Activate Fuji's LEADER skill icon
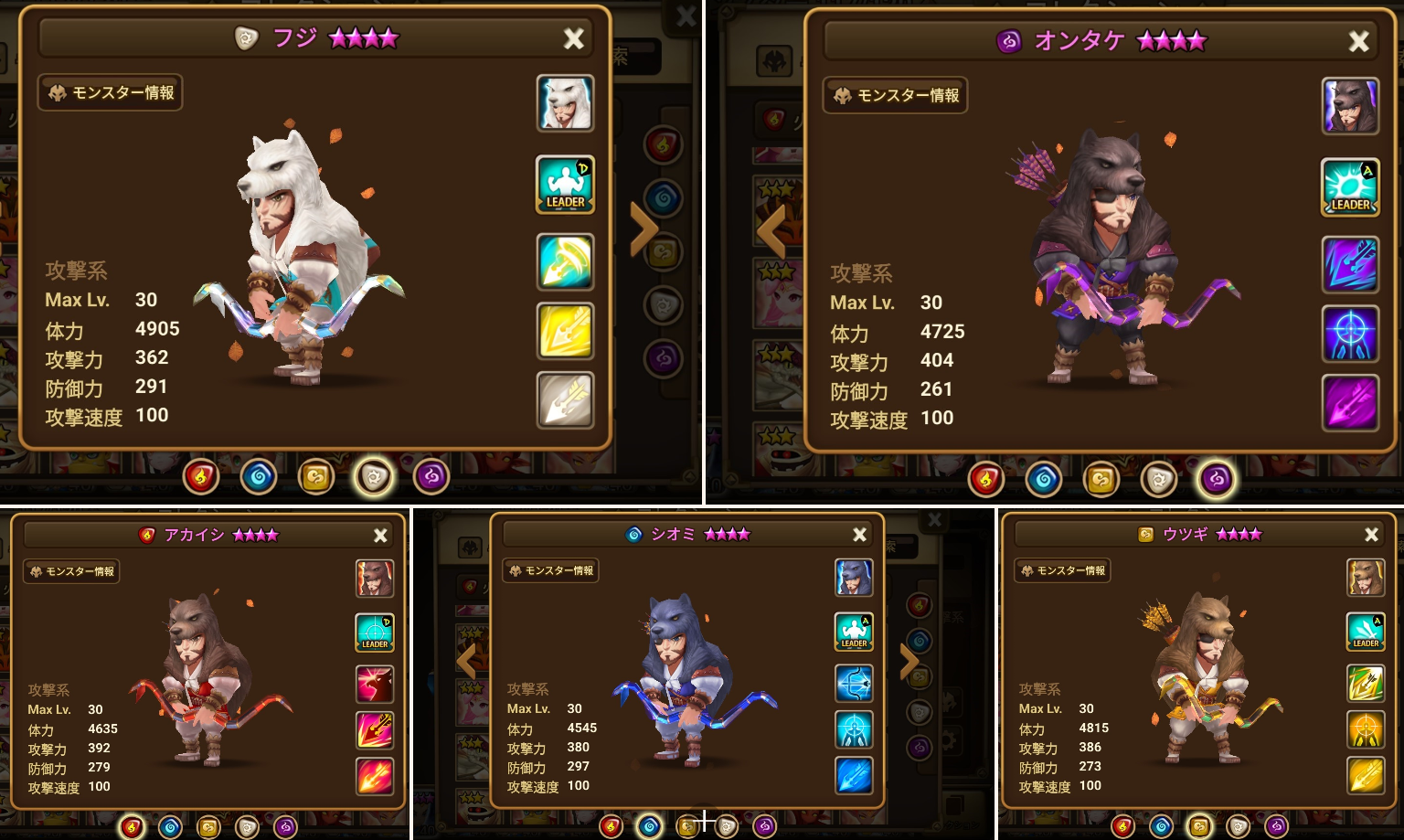The image size is (1404, 840). [x=565, y=184]
